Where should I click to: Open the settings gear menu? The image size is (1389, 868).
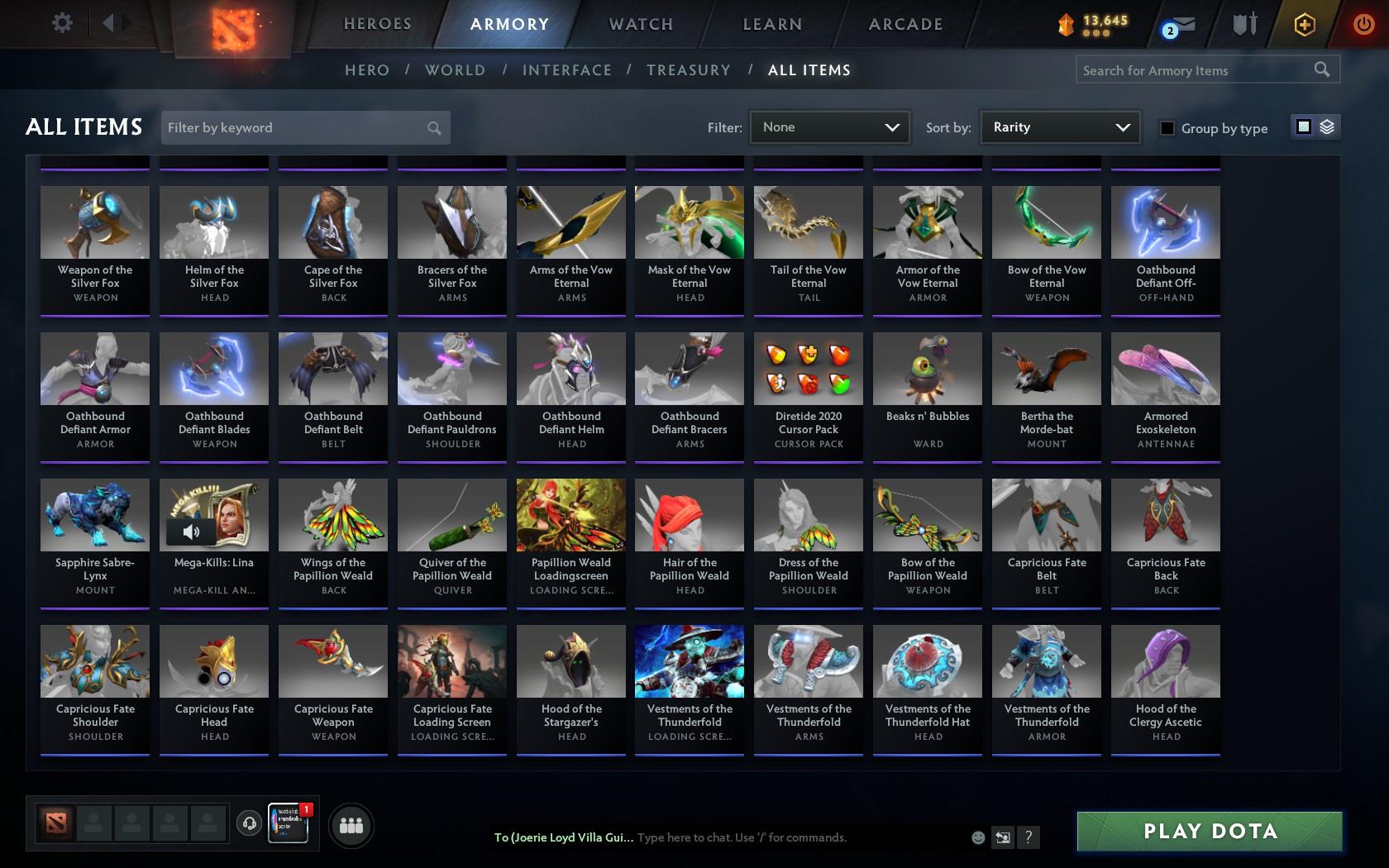click(60, 22)
